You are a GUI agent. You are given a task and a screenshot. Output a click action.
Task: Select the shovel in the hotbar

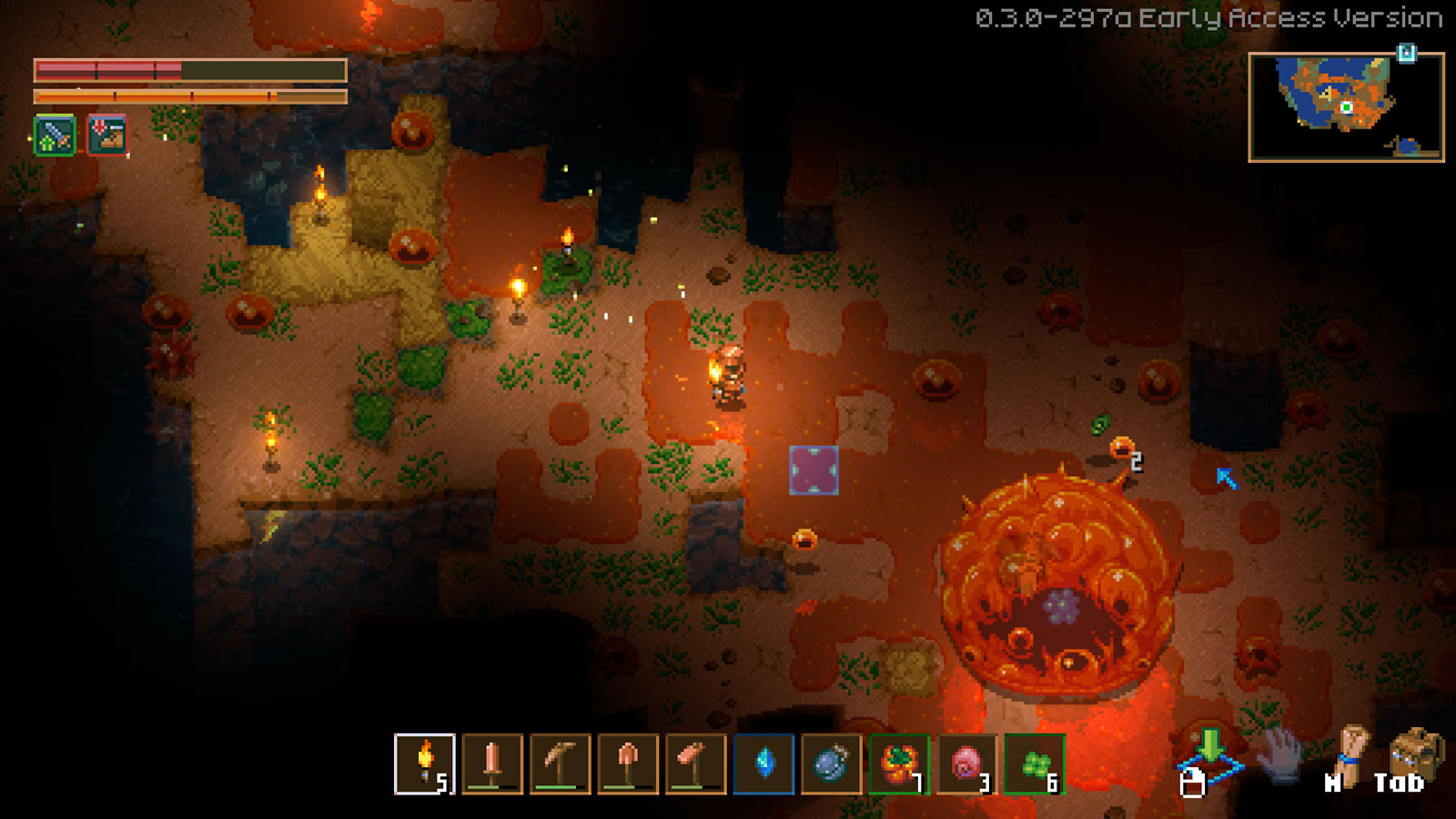[630, 764]
